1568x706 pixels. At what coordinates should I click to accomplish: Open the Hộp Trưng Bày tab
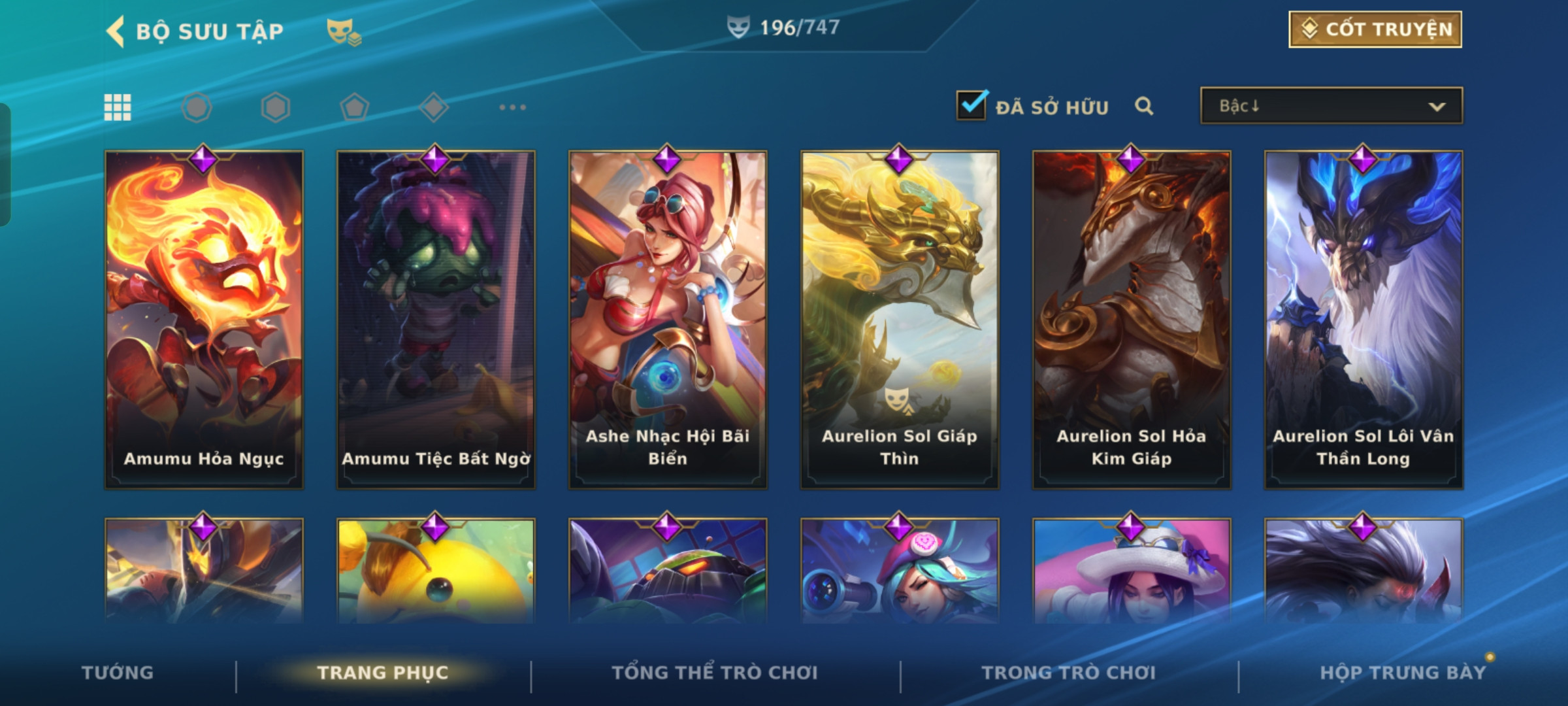(1402, 673)
